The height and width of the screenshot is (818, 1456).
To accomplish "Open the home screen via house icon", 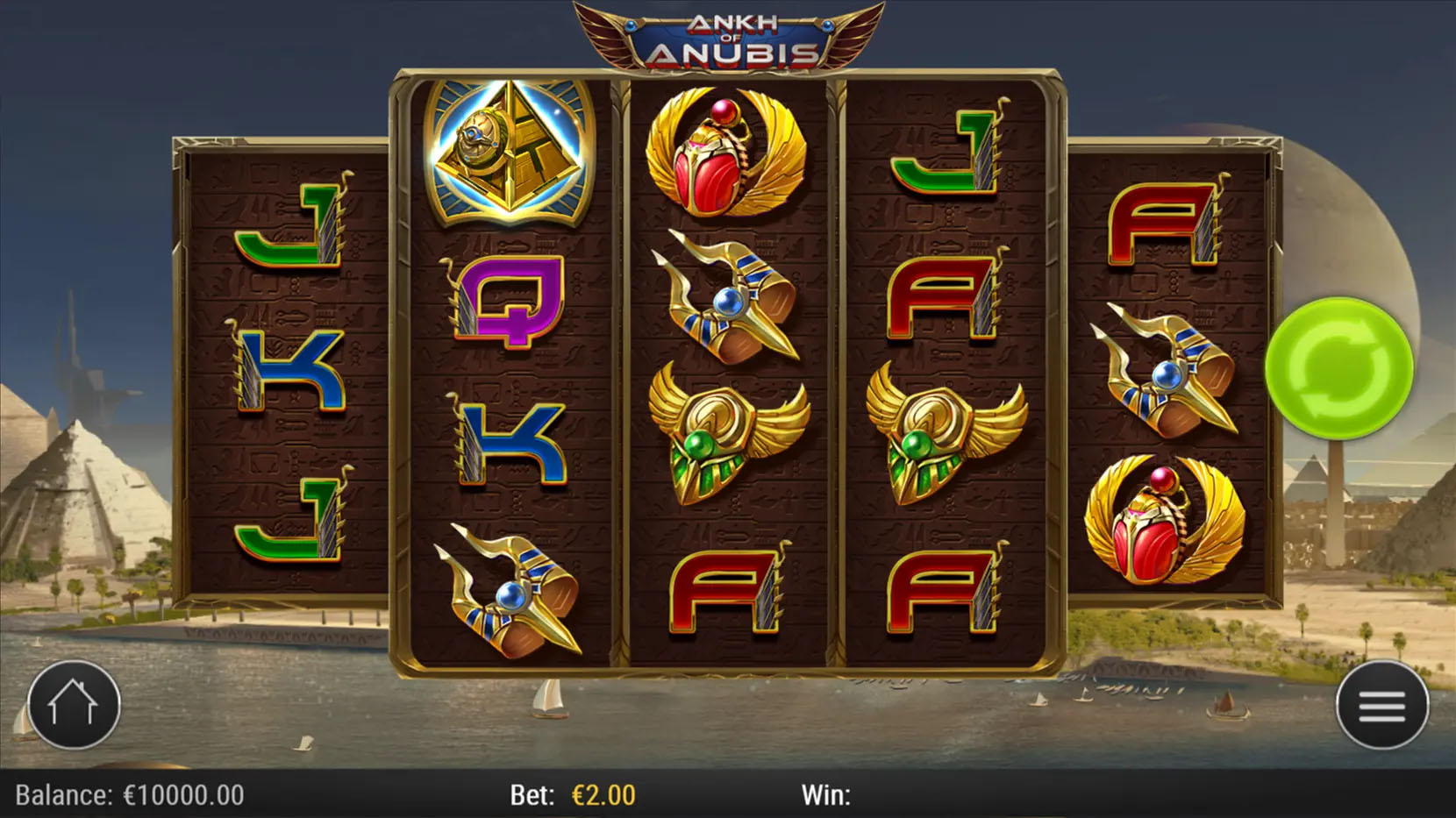I will click(75, 706).
